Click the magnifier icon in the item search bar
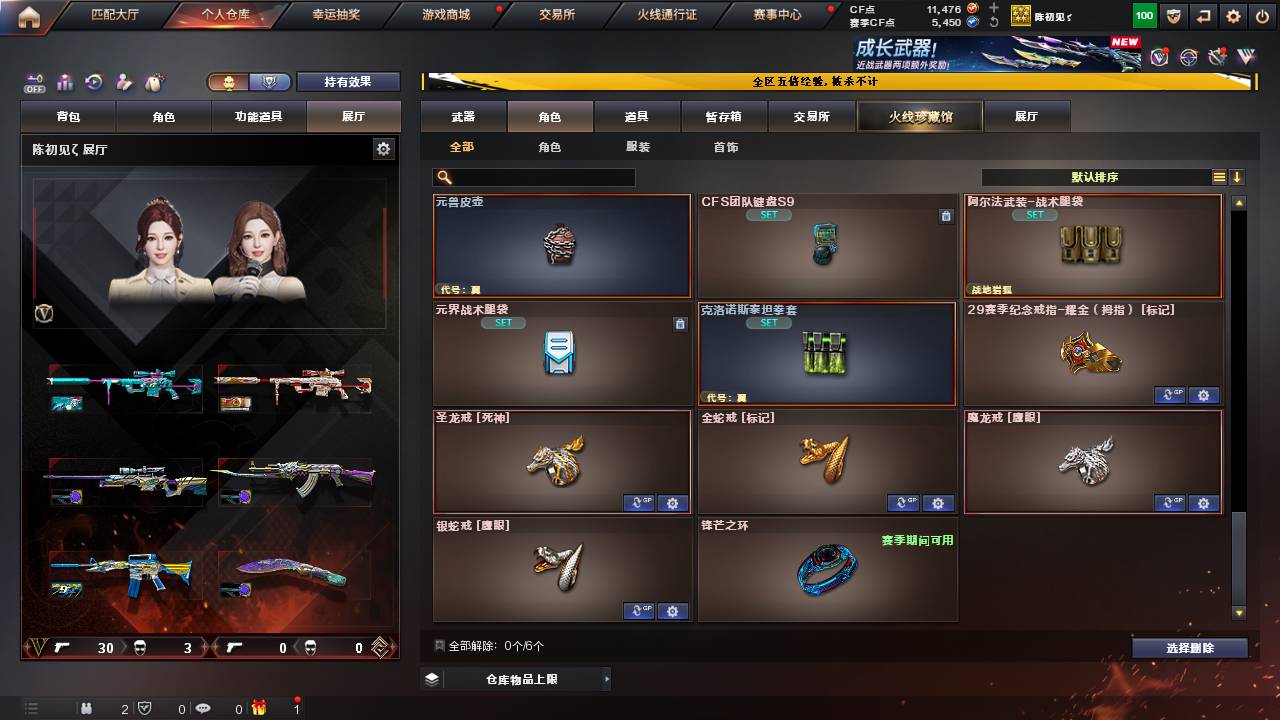 coord(442,176)
